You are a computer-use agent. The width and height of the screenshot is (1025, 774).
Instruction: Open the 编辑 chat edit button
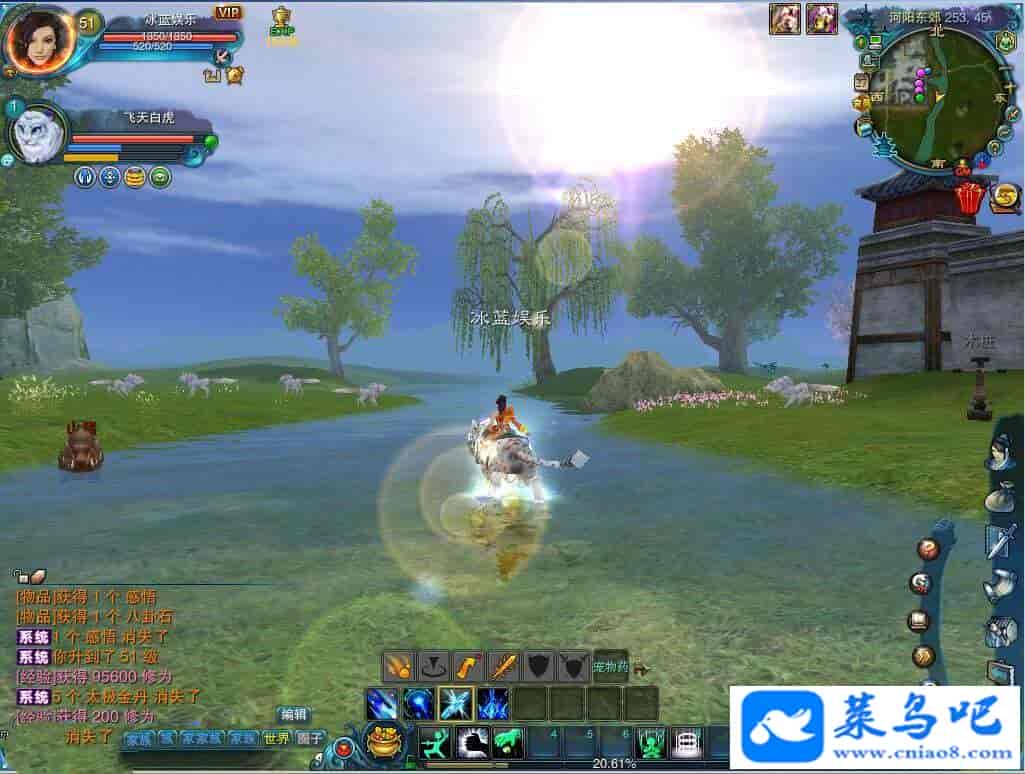(x=293, y=714)
